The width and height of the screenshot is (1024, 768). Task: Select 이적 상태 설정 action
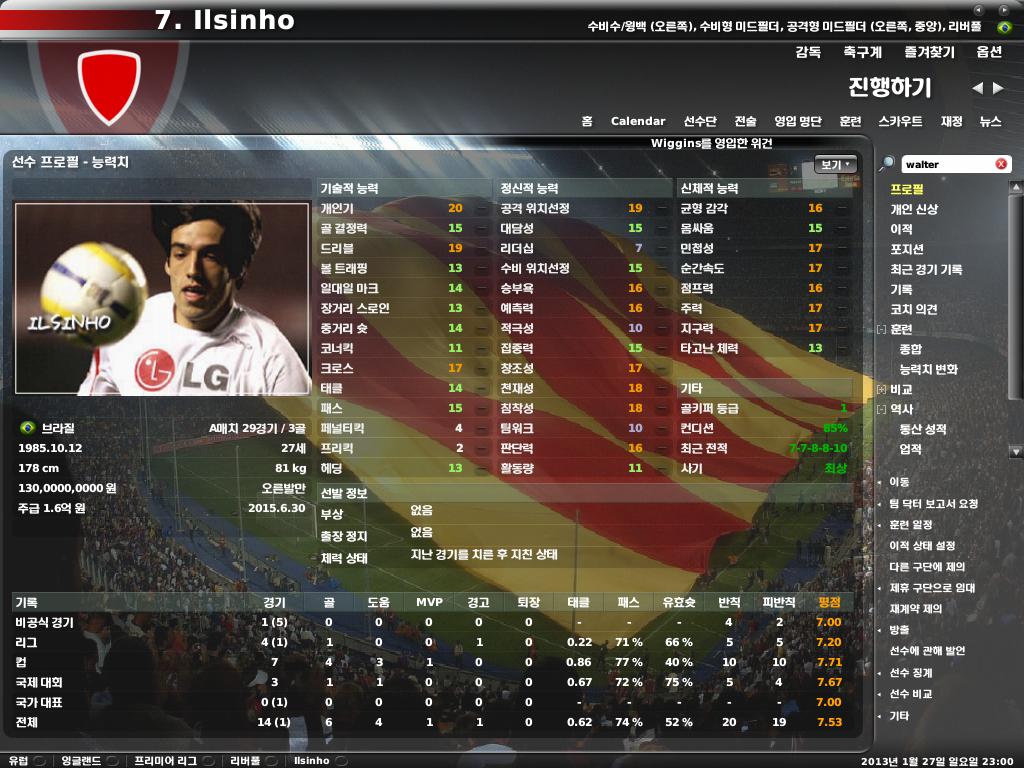click(922, 545)
